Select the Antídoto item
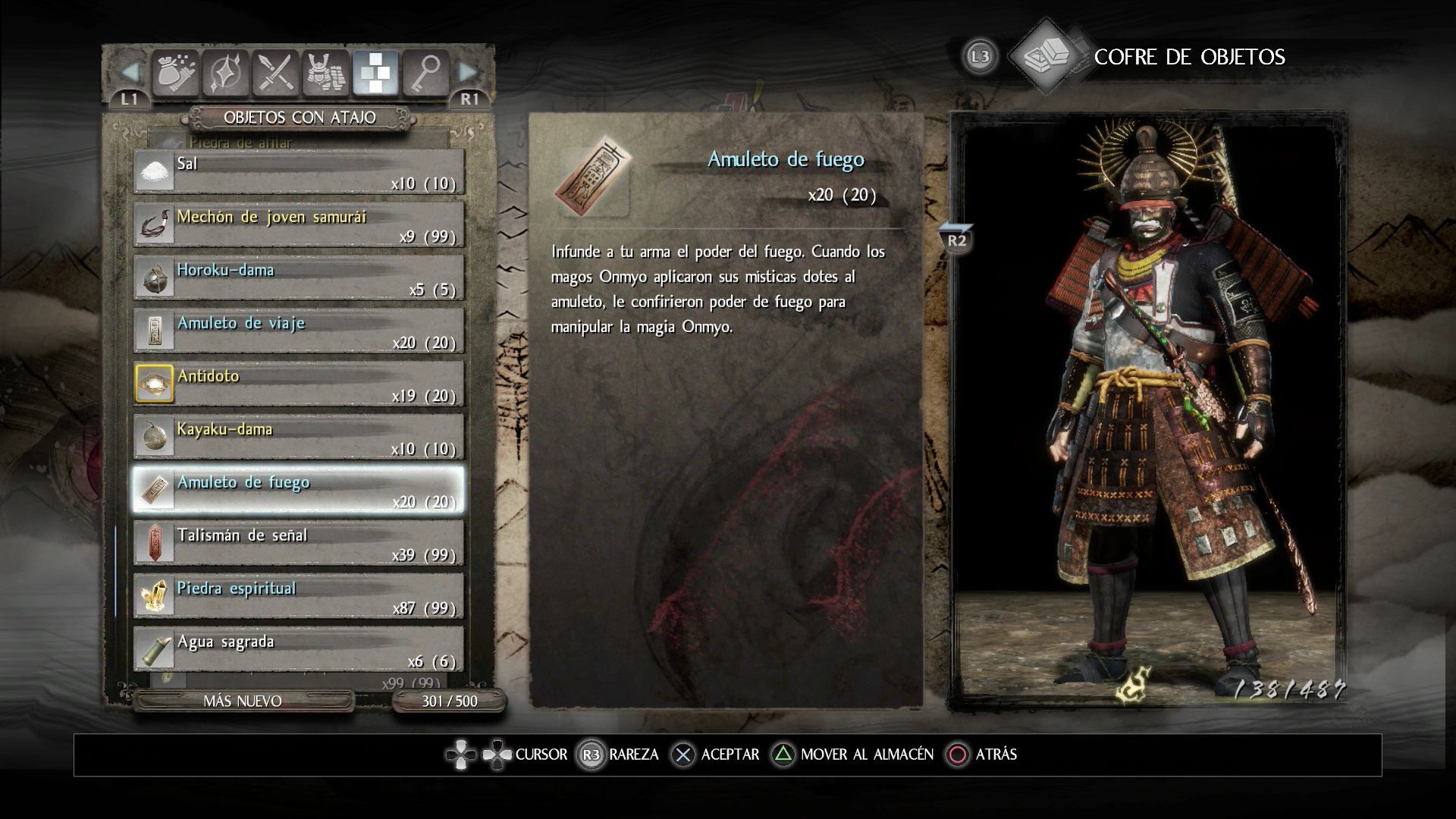Screen dimensions: 1456x819 [x=299, y=384]
